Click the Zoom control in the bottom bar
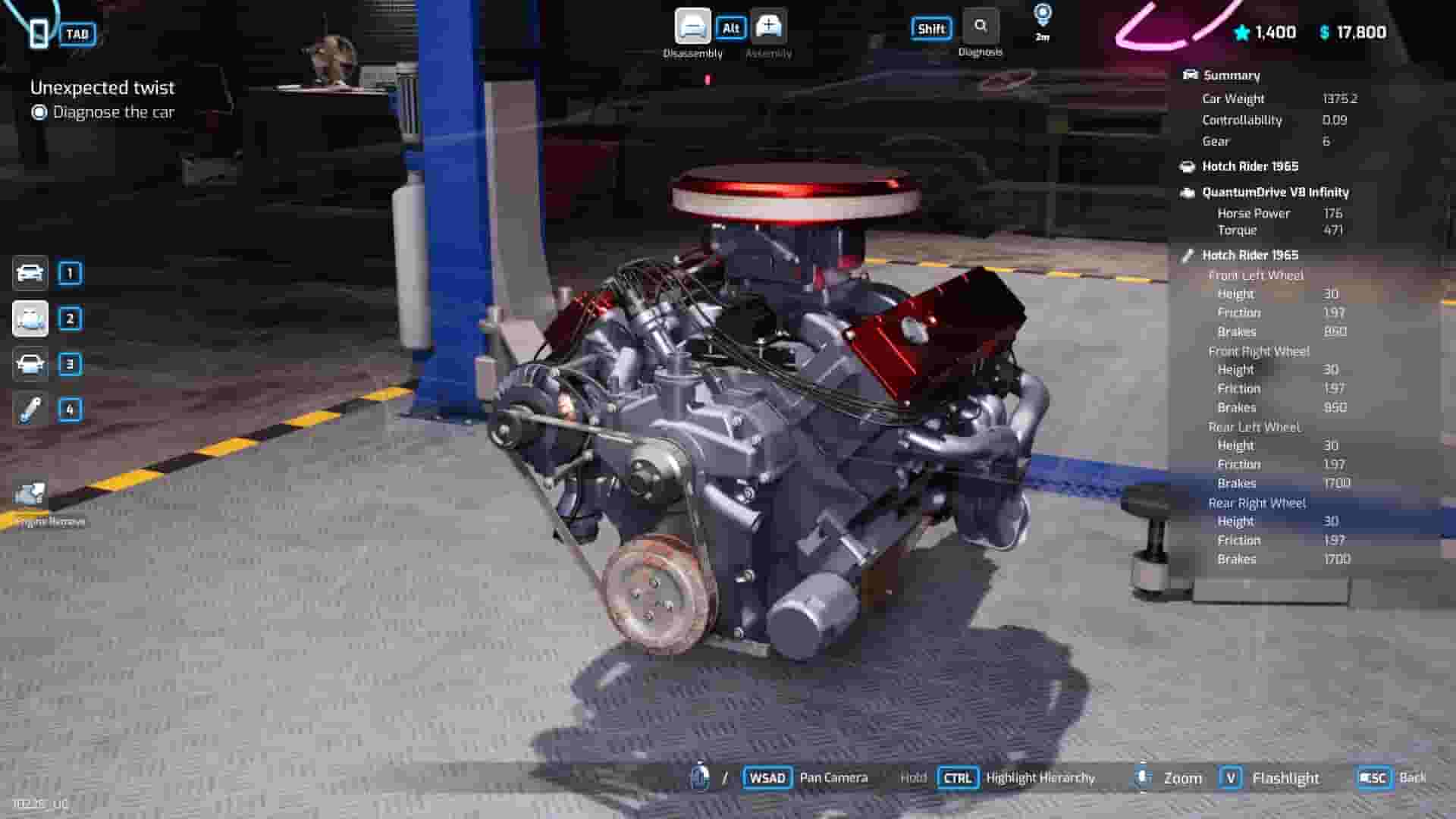This screenshot has width=1456, height=819. point(1183,777)
